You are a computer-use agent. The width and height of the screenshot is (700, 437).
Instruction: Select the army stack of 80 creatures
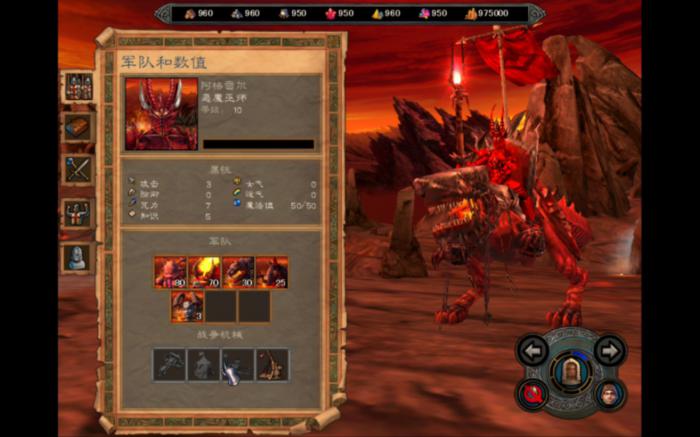[x=170, y=272]
